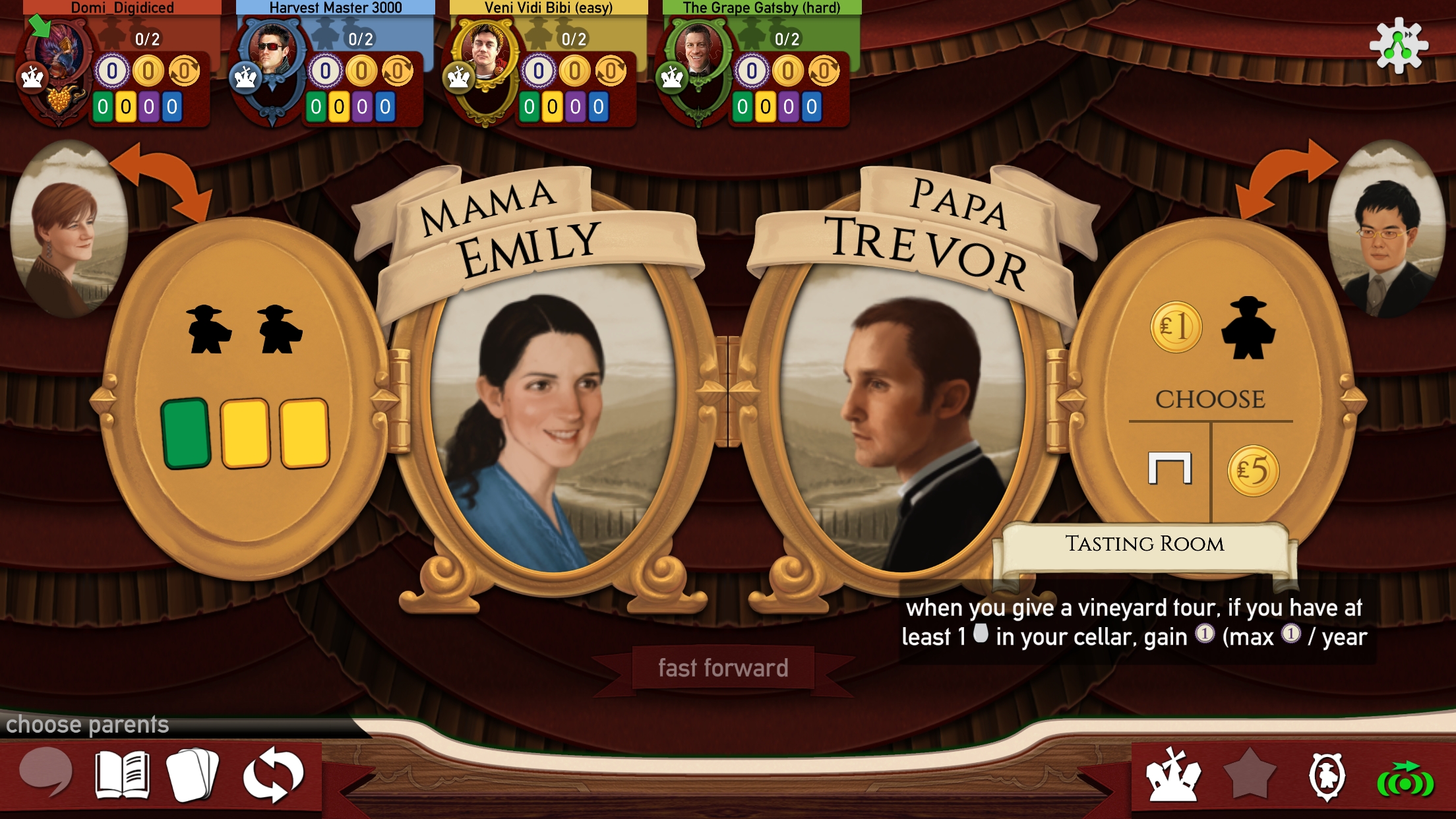
Task: Choose the five lira coin option
Action: click(x=1253, y=471)
